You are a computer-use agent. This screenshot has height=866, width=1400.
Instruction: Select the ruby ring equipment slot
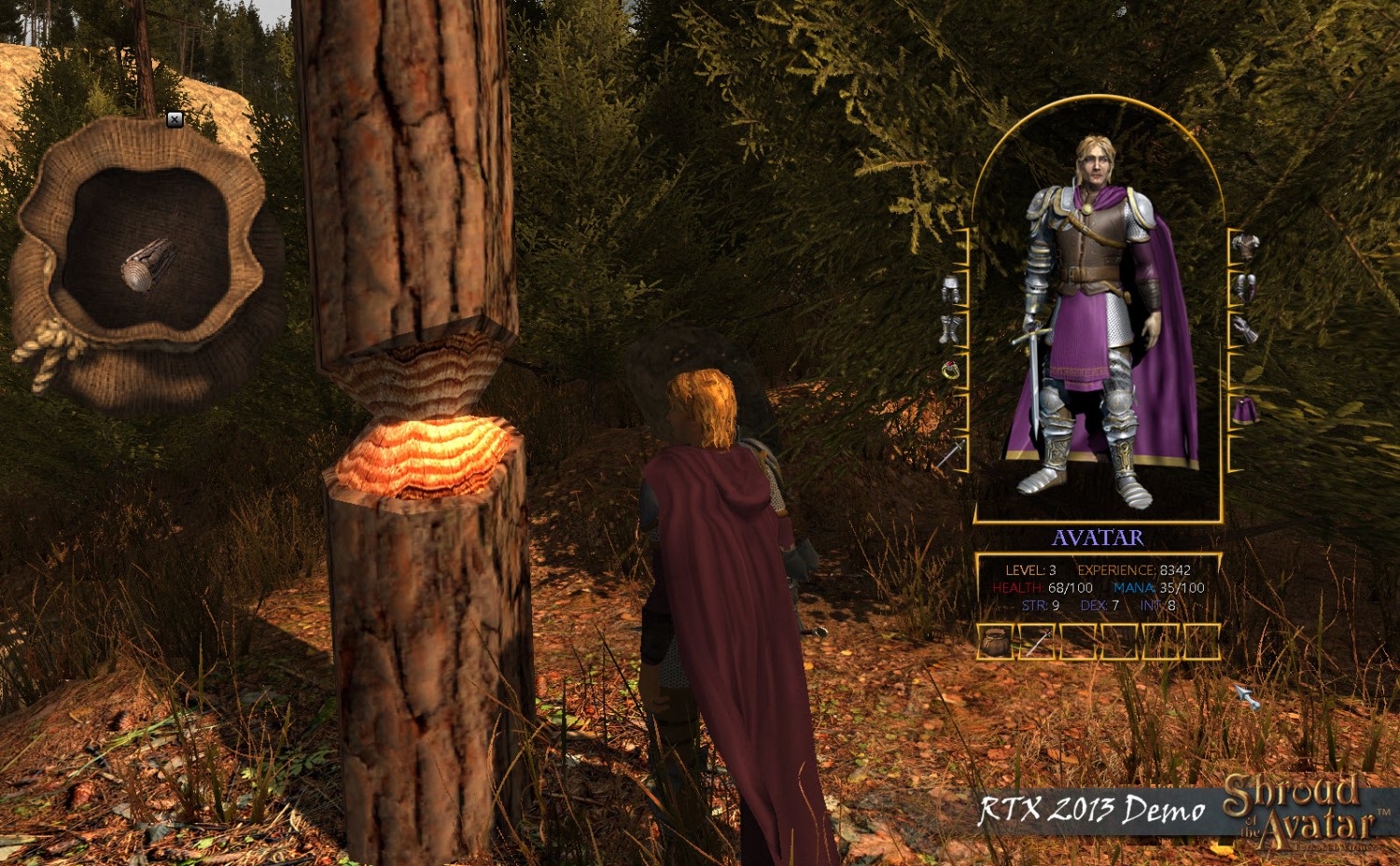click(x=951, y=370)
